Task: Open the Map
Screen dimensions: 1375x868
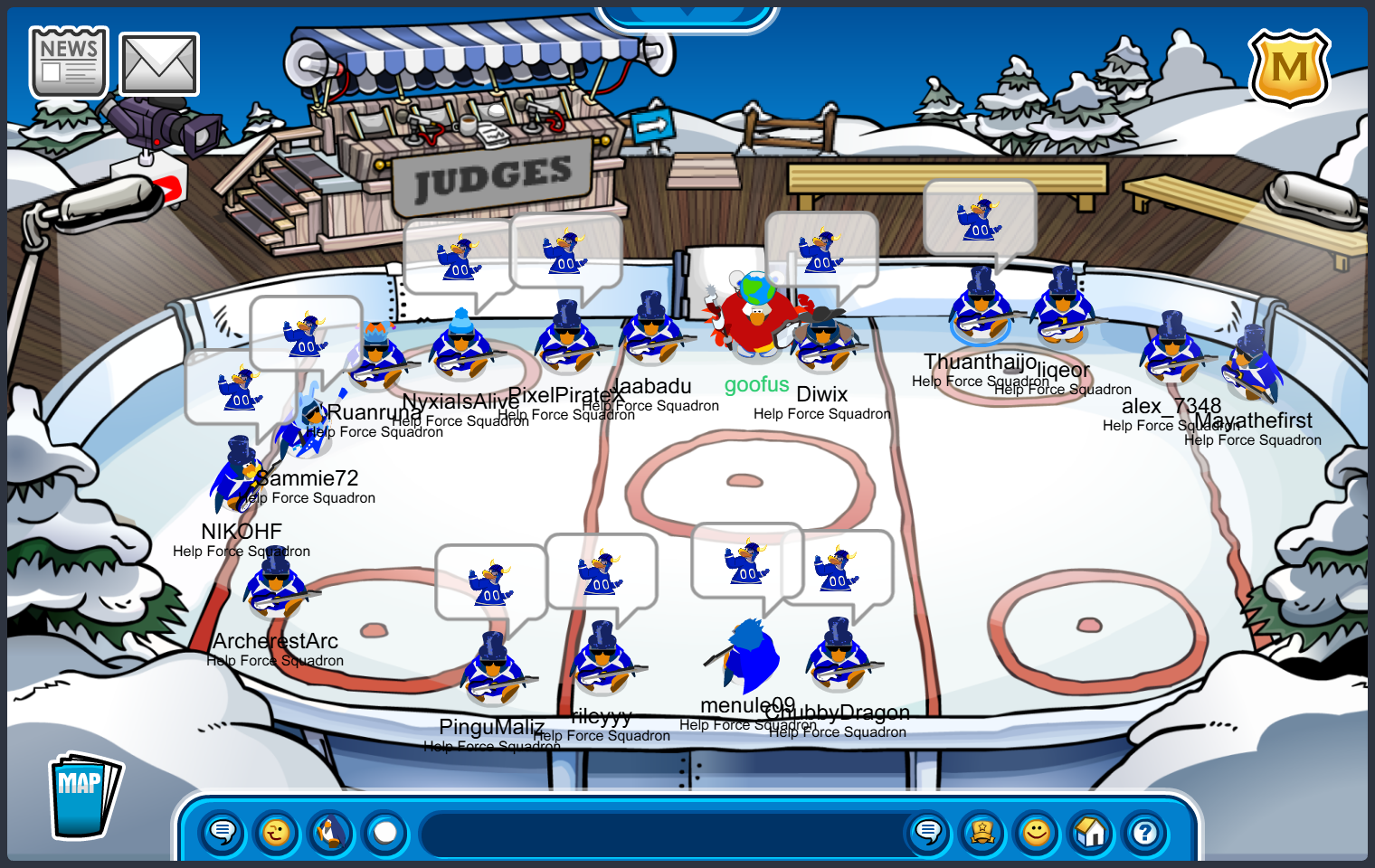Action: click(x=83, y=796)
